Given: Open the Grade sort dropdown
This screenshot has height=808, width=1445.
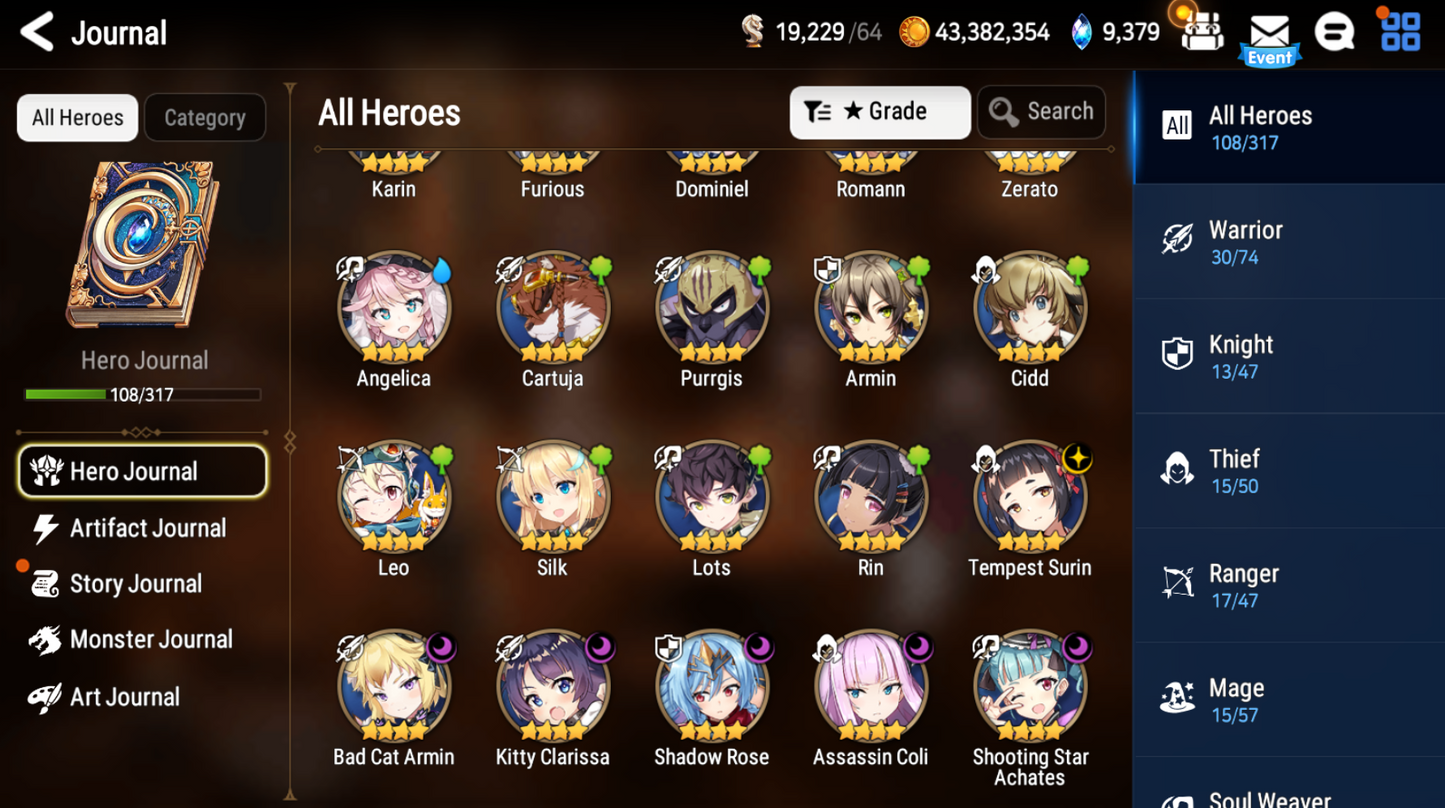Looking at the screenshot, I should pos(879,112).
